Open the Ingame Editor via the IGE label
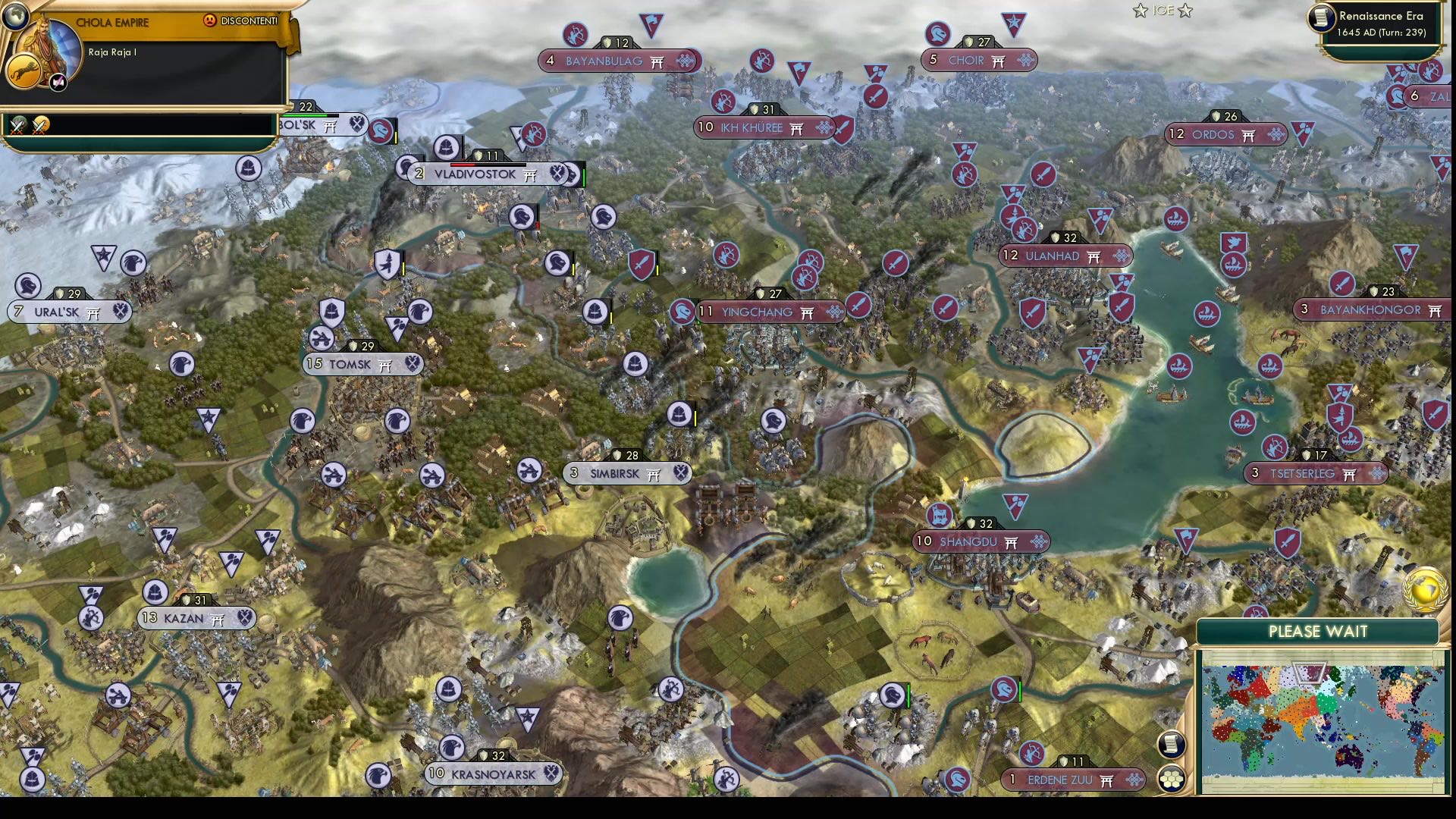The image size is (1456, 819). click(1163, 10)
